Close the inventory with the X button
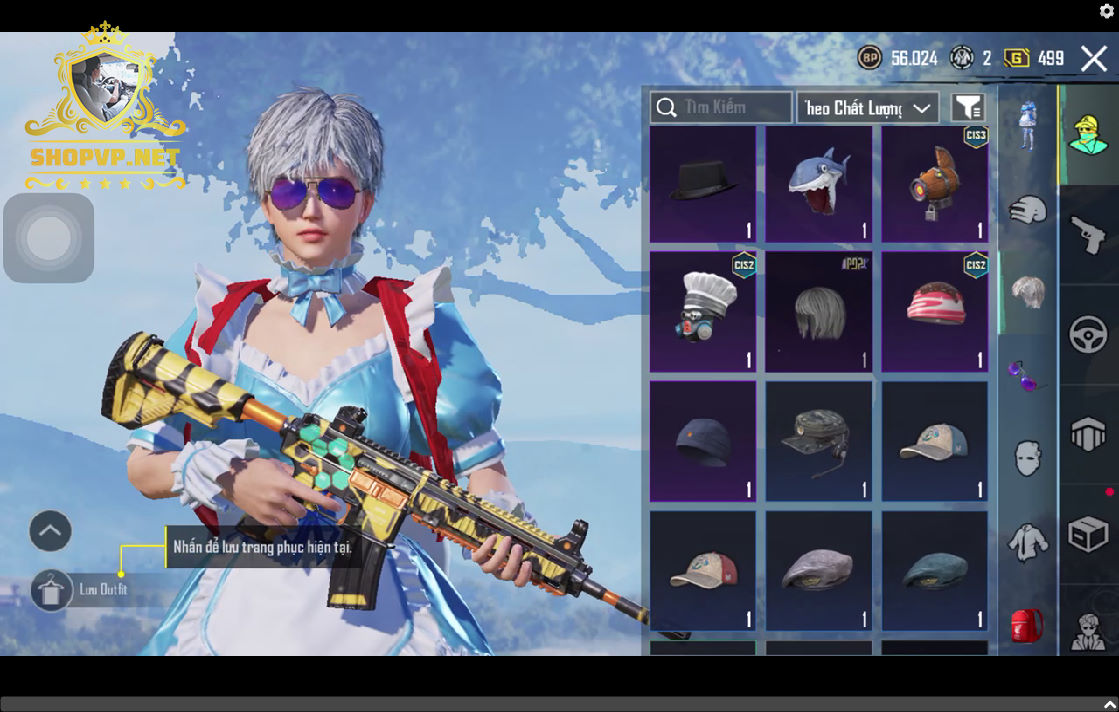Viewport: 1119px width, 712px height. [1093, 59]
